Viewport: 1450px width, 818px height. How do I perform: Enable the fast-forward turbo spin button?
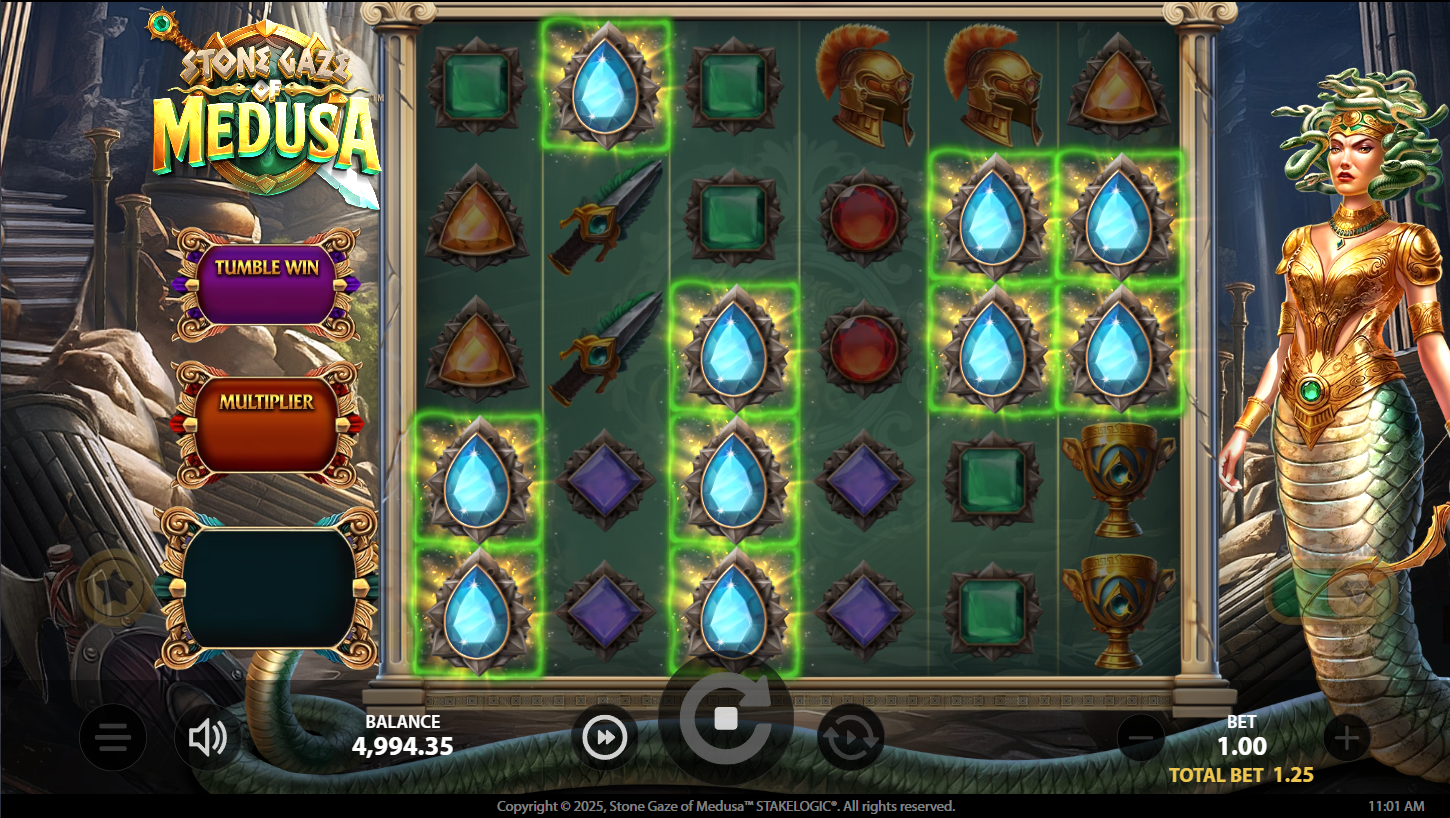point(605,739)
